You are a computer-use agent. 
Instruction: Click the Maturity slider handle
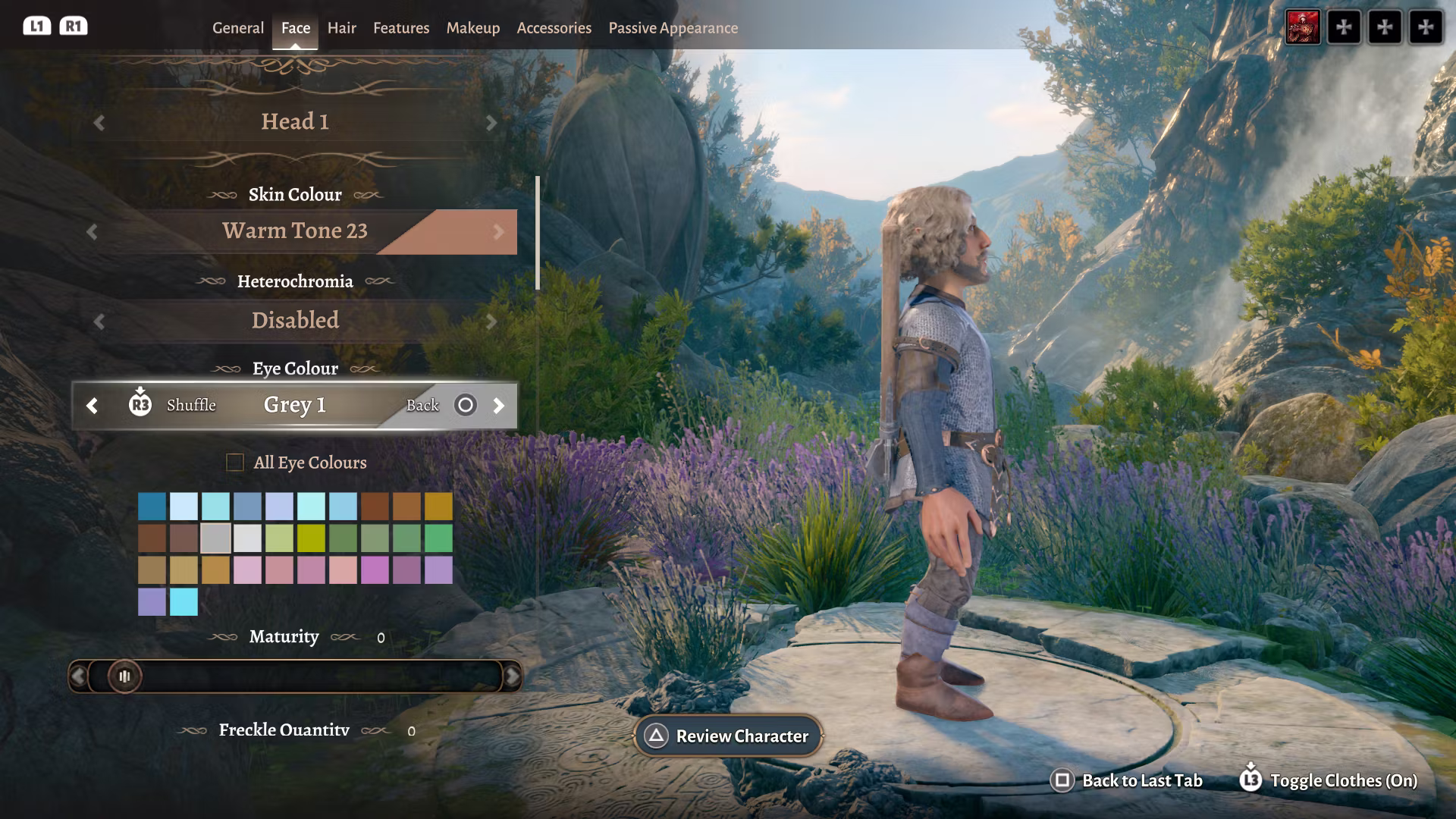pyautogui.click(x=124, y=676)
